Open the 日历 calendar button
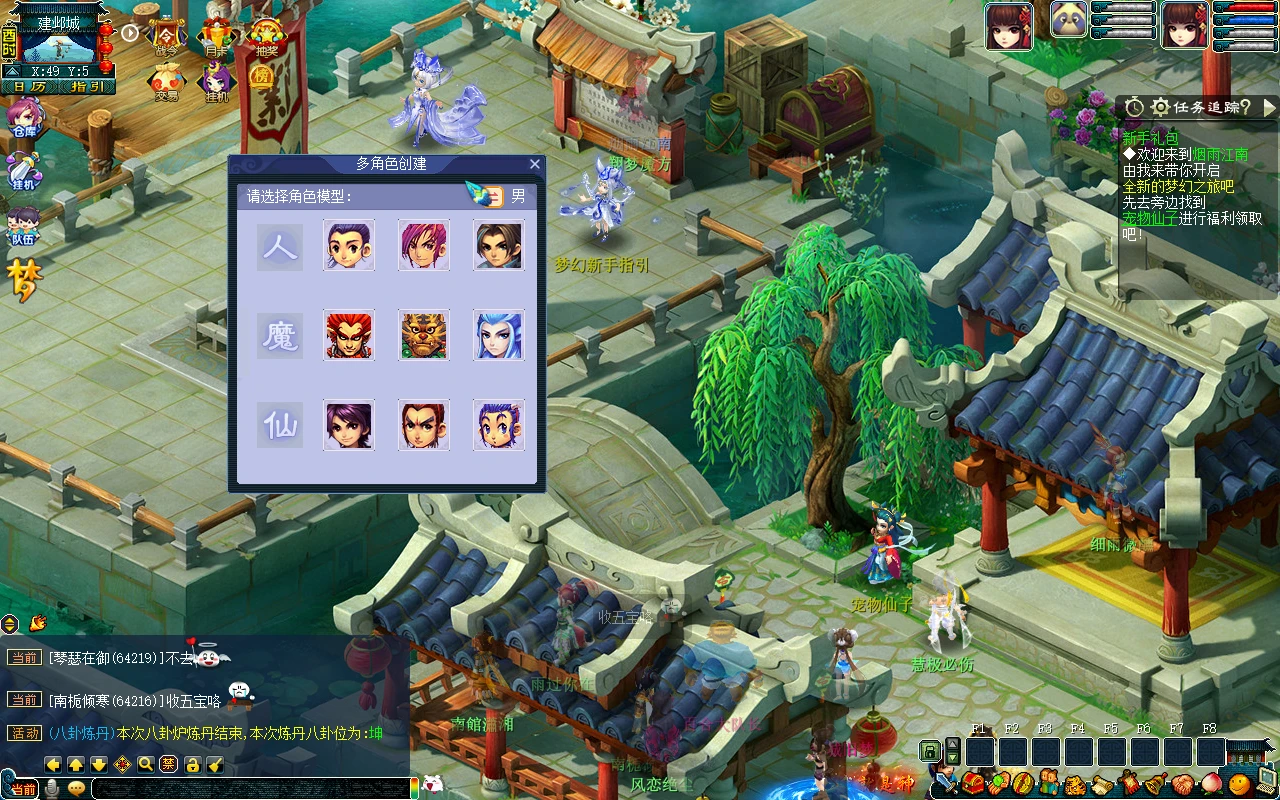Viewport: 1280px width, 800px height. (x=29, y=87)
